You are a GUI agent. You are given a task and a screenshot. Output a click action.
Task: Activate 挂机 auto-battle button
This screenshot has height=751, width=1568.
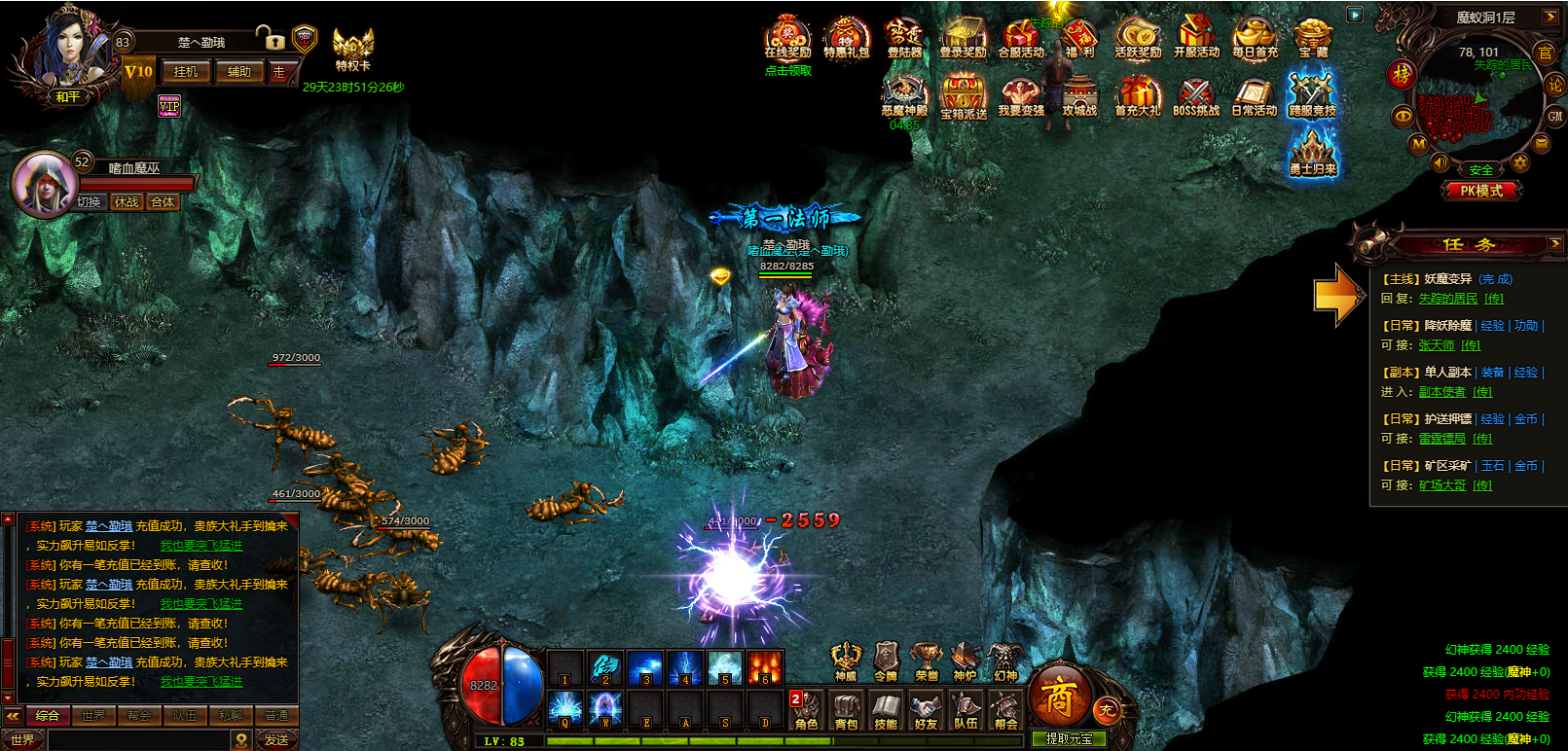coord(186,72)
